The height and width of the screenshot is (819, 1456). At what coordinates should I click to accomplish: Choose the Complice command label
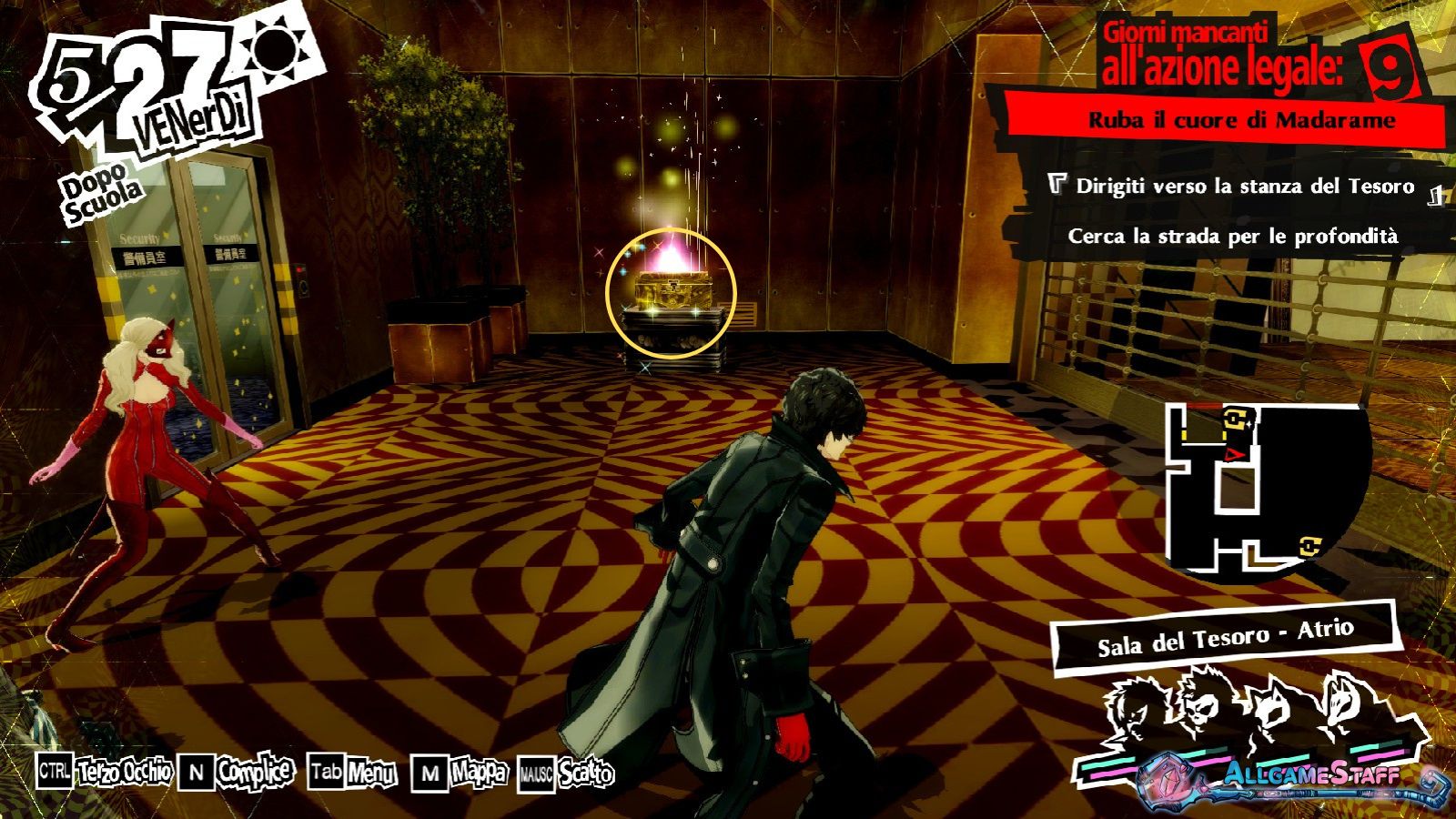click(x=255, y=773)
